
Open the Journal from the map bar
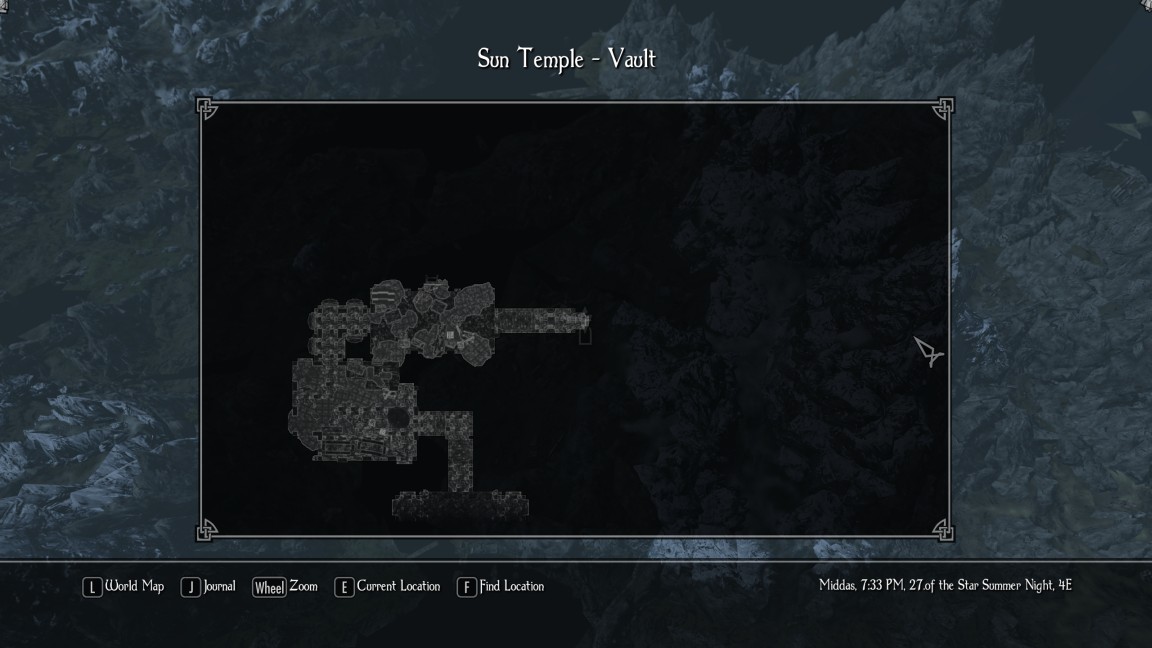tap(208, 587)
